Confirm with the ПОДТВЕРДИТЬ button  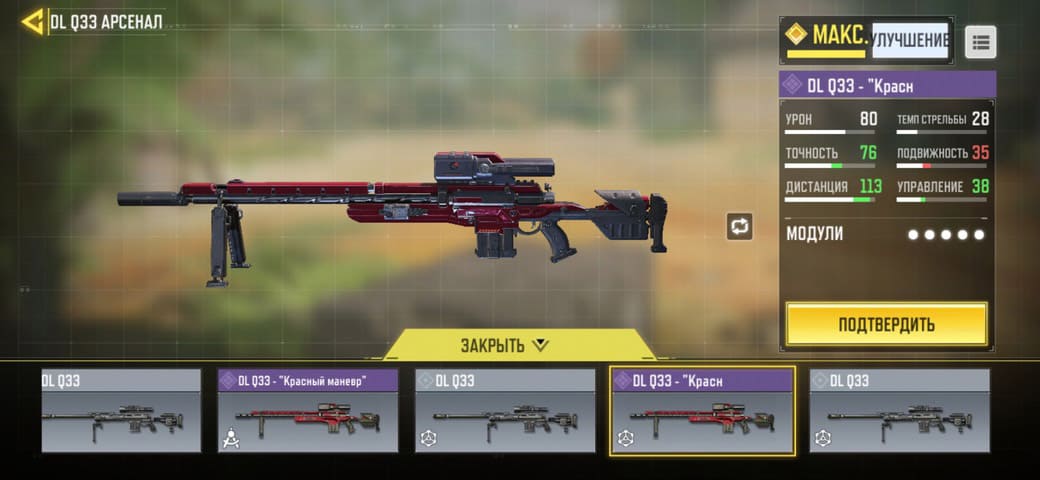click(886, 324)
